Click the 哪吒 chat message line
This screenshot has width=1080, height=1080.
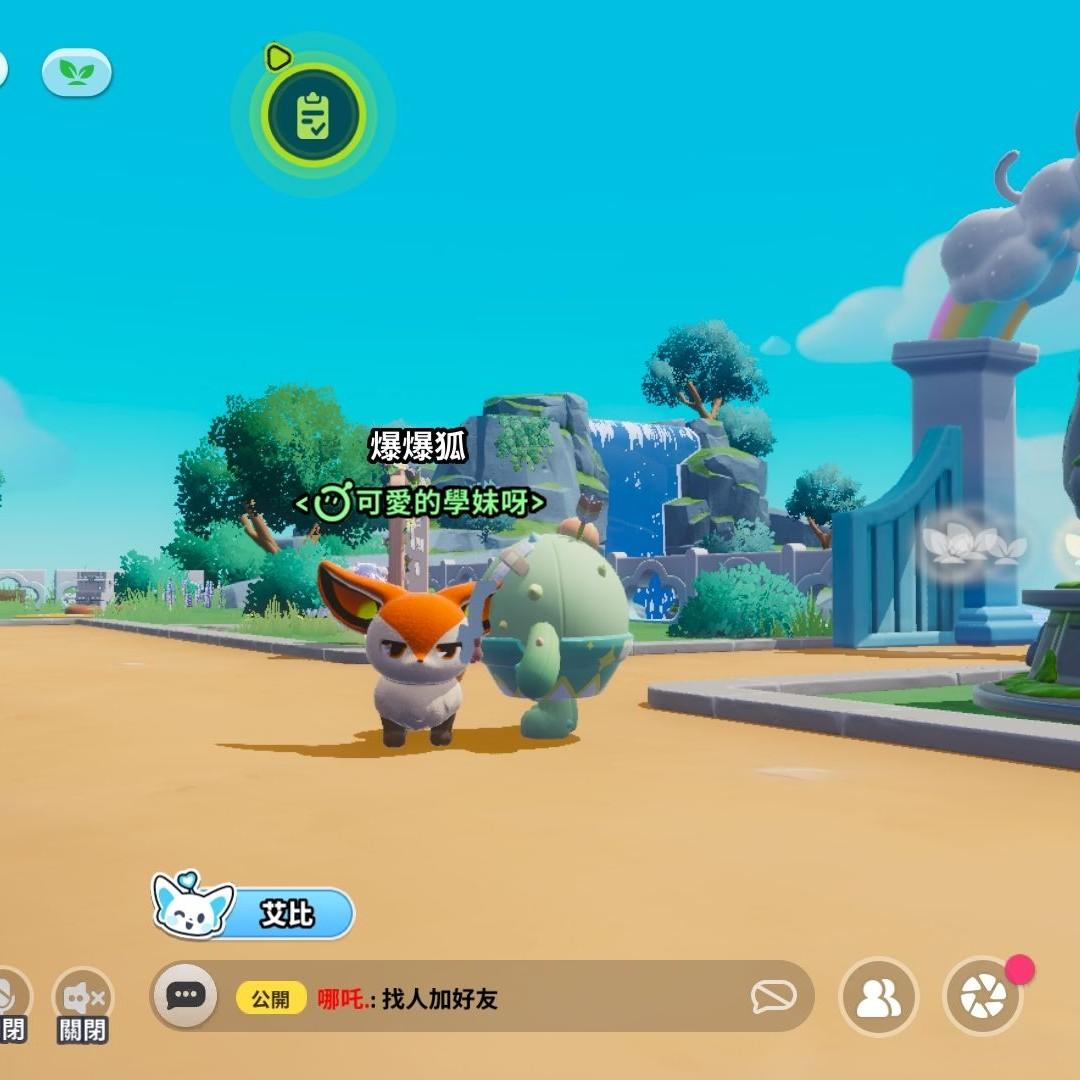click(x=408, y=998)
